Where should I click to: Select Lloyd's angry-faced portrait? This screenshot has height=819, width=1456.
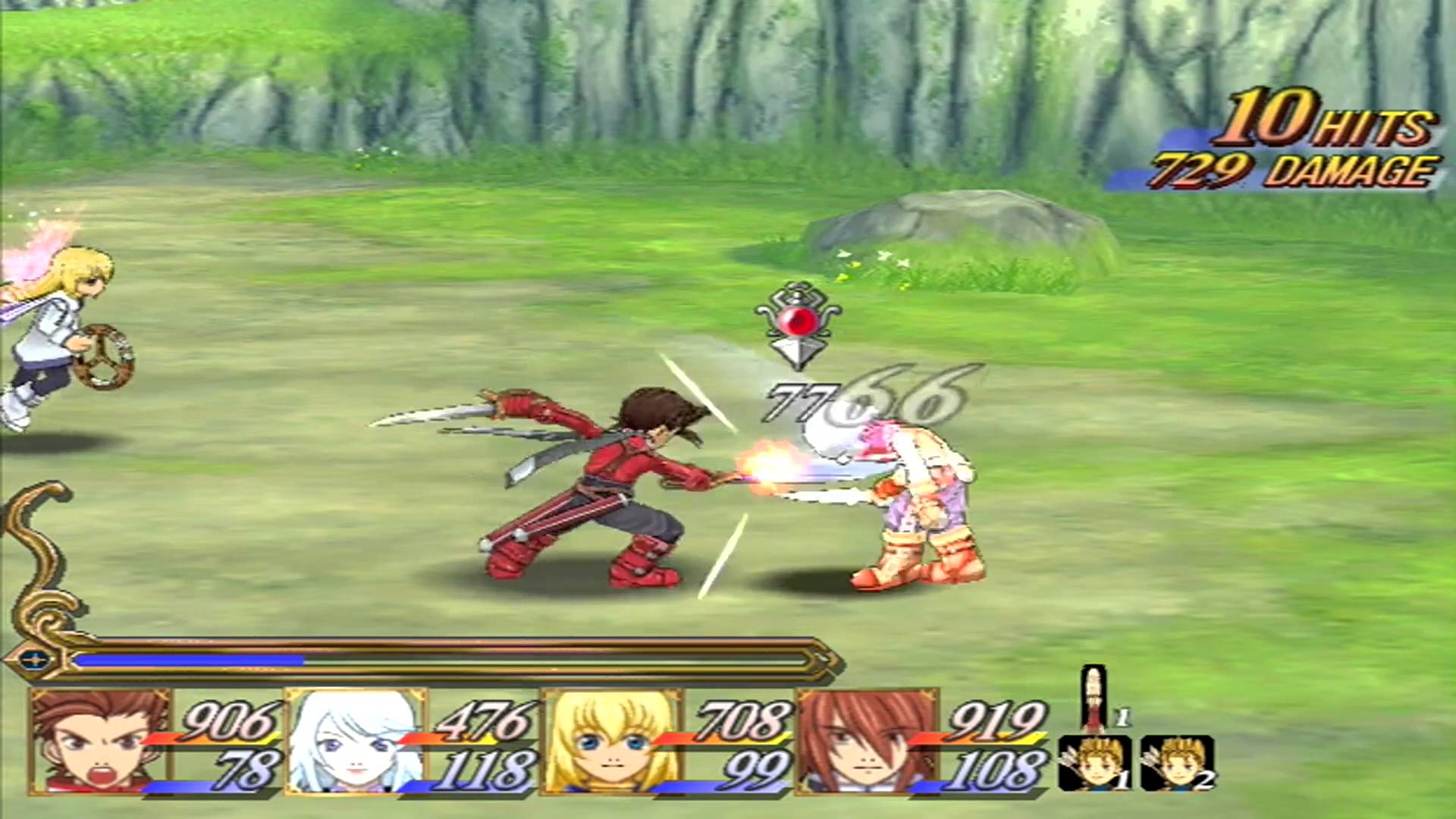pyautogui.click(x=100, y=741)
